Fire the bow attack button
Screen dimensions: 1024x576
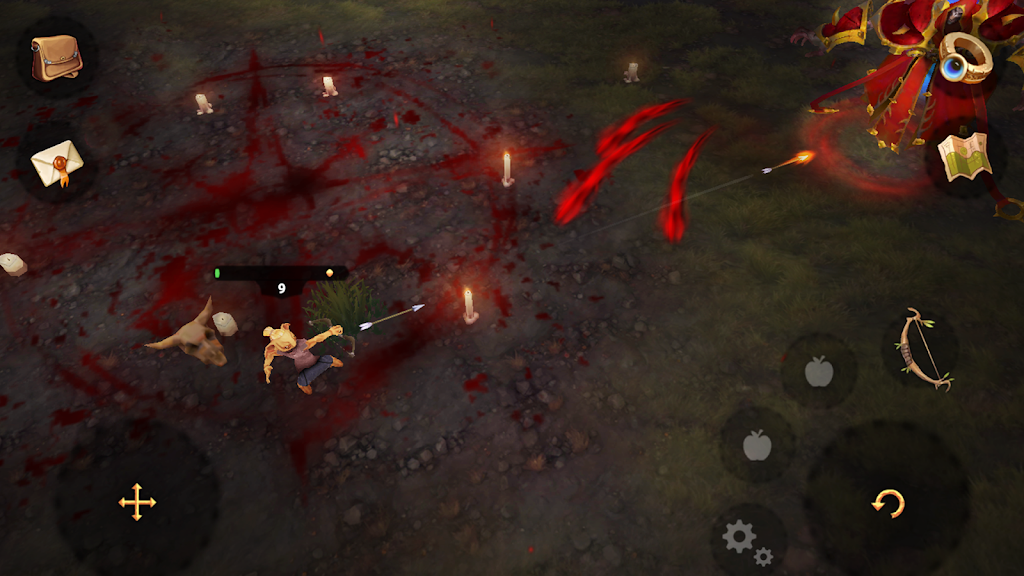(x=922, y=348)
